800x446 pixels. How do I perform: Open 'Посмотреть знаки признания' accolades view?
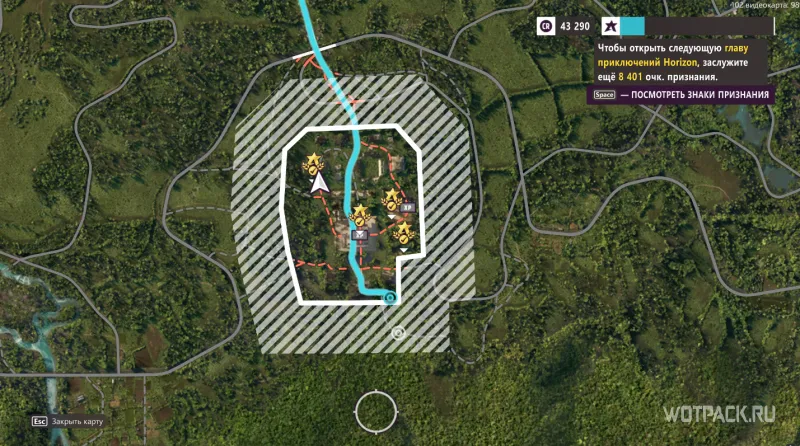click(x=682, y=95)
